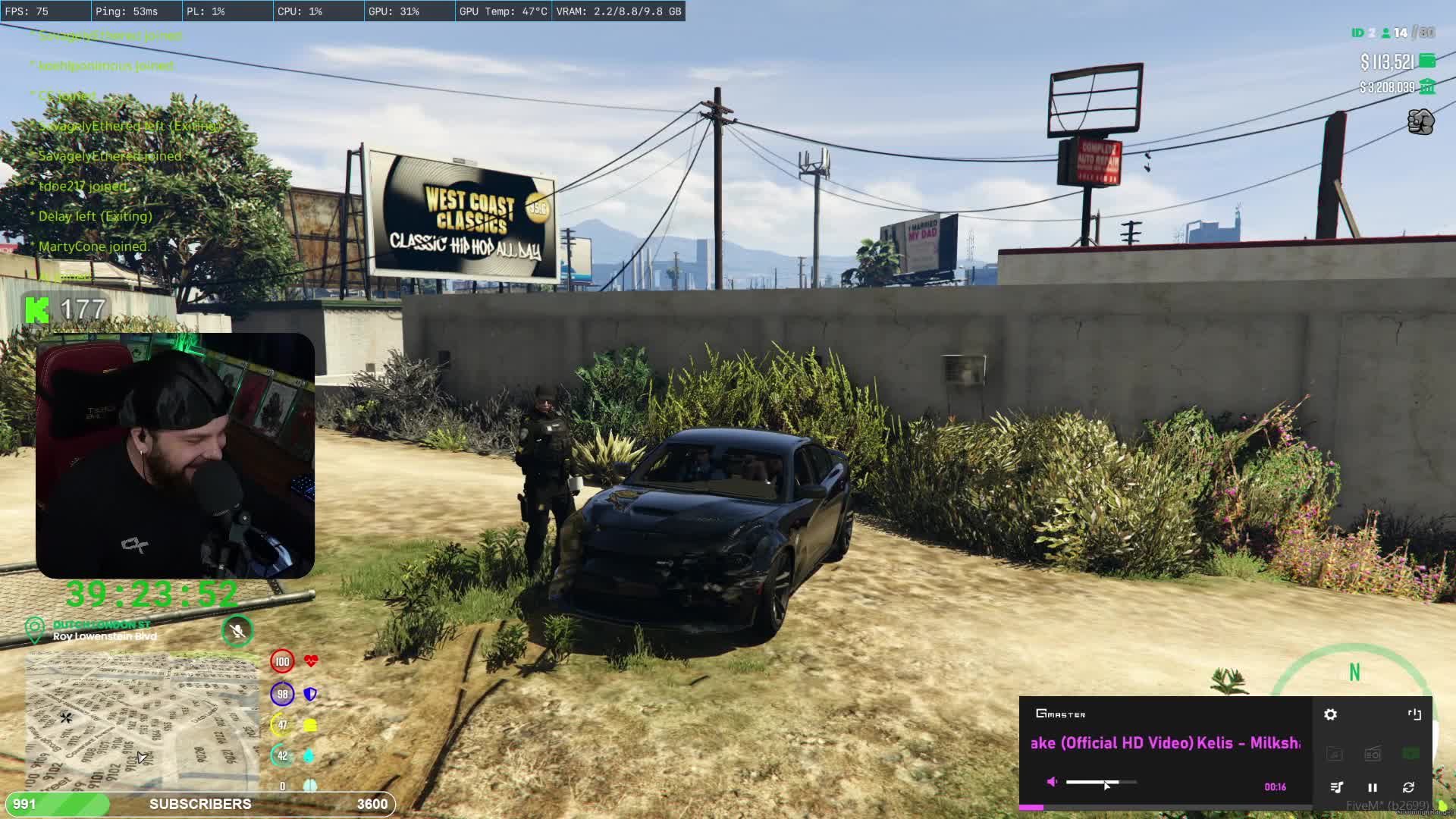Click the minimap street map
Image resolution: width=1456 pixels, height=819 pixels.
point(143,720)
